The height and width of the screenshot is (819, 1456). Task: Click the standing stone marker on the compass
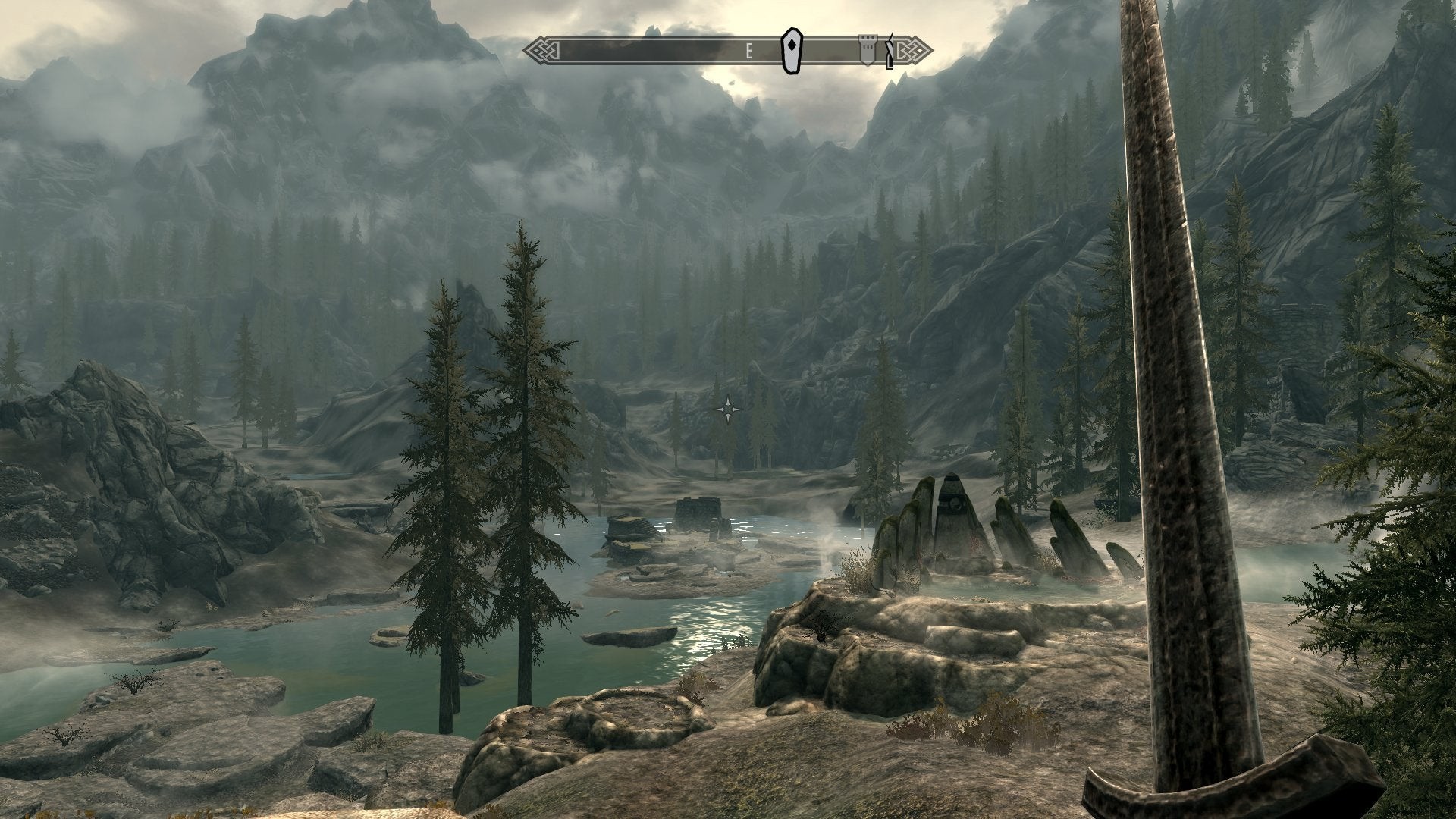pyautogui.click(x=791, y=51)
